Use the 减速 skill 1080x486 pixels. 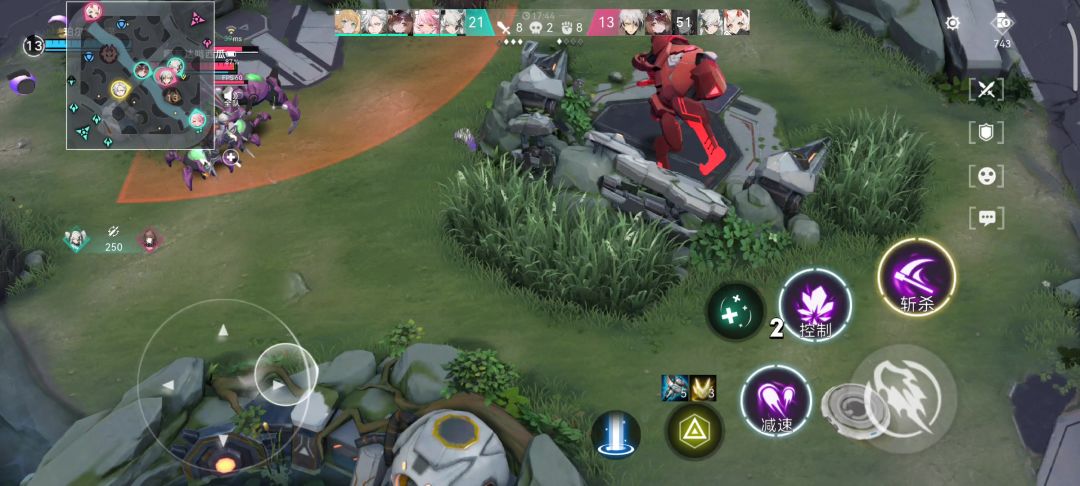tap(776, 401)
